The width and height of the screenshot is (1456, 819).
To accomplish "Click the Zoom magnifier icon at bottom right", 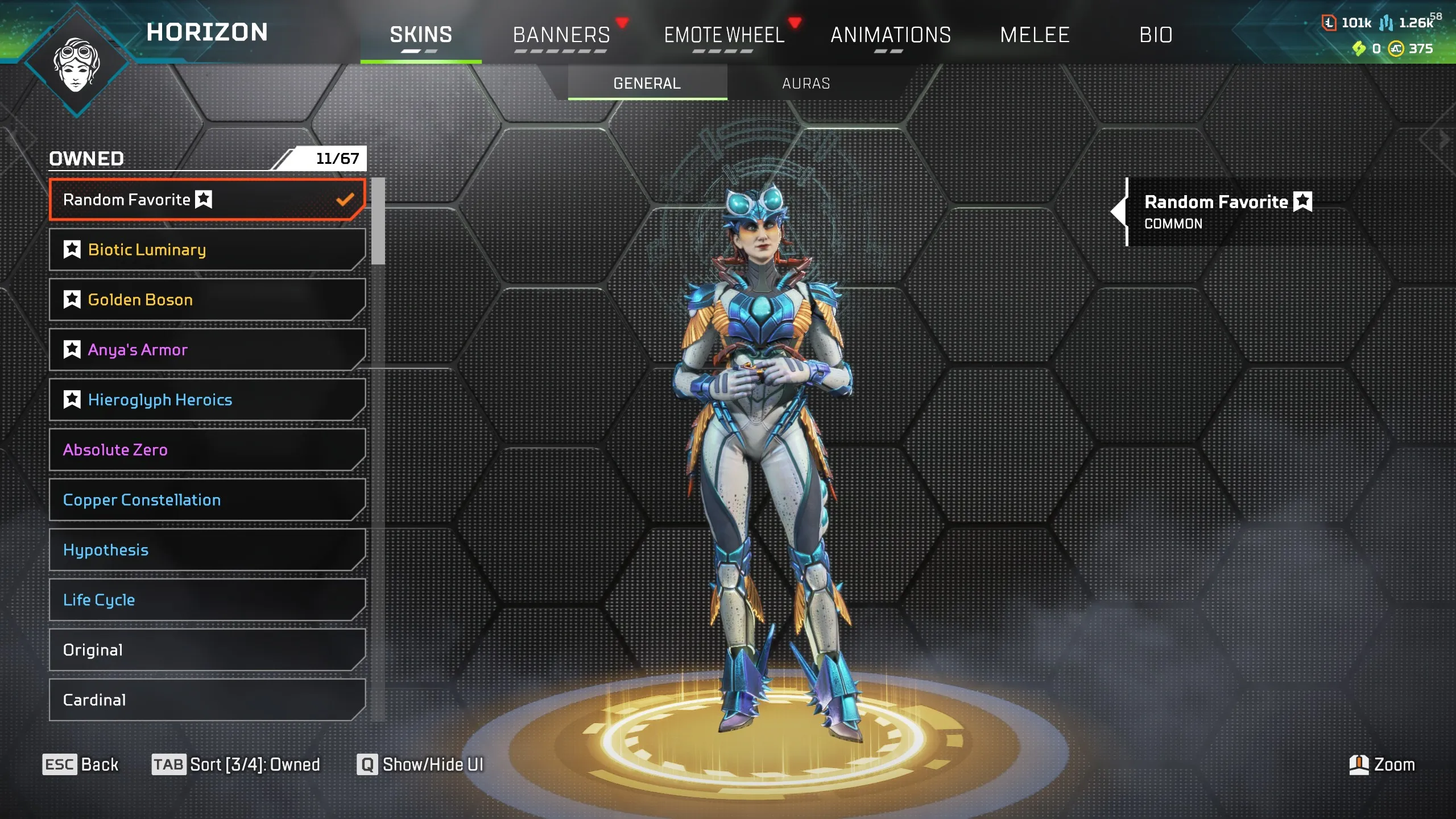I will click(x=1359, y=765).
